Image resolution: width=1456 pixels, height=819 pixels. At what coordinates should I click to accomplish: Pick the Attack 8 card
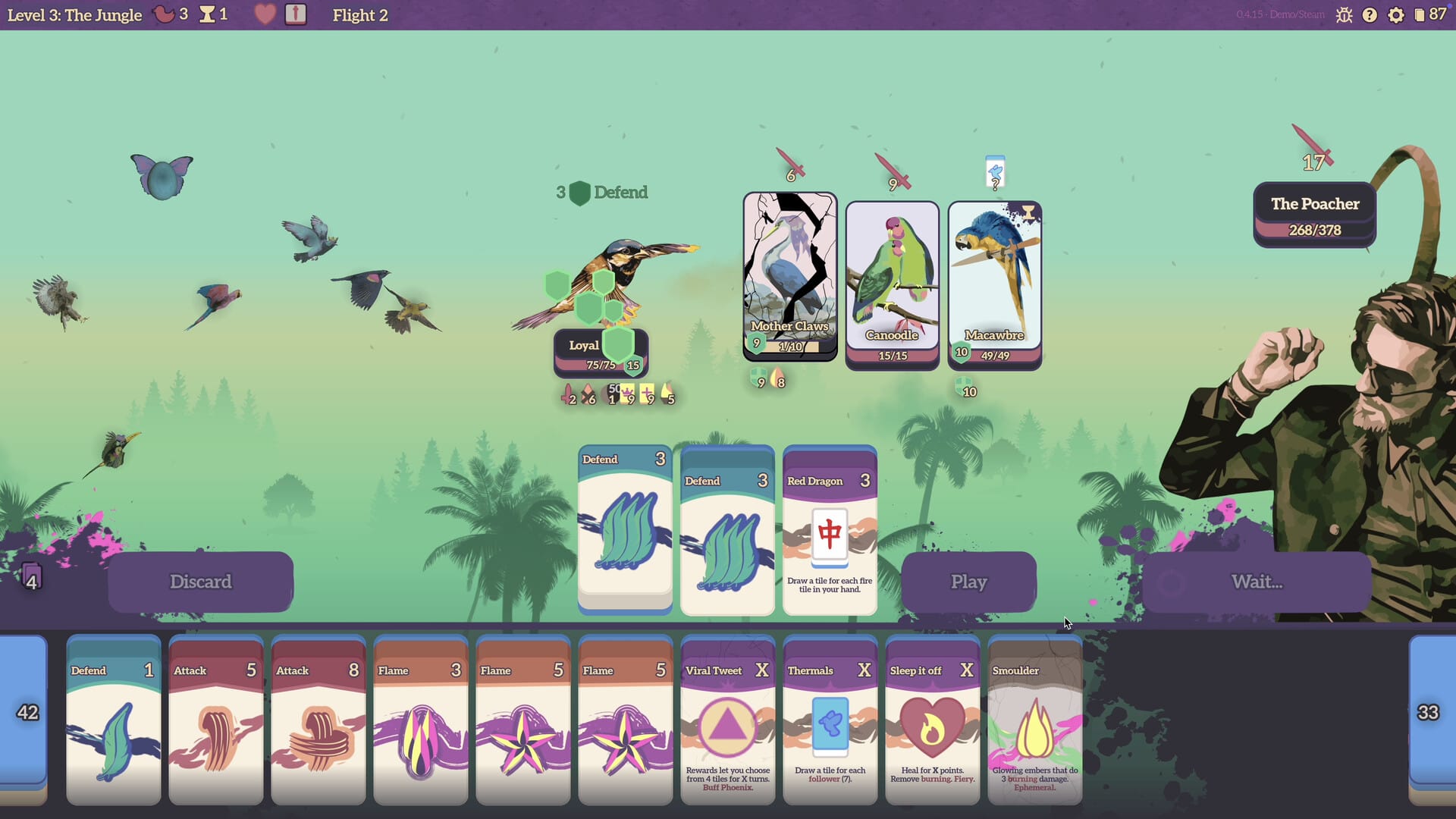[x=318, y=720]
